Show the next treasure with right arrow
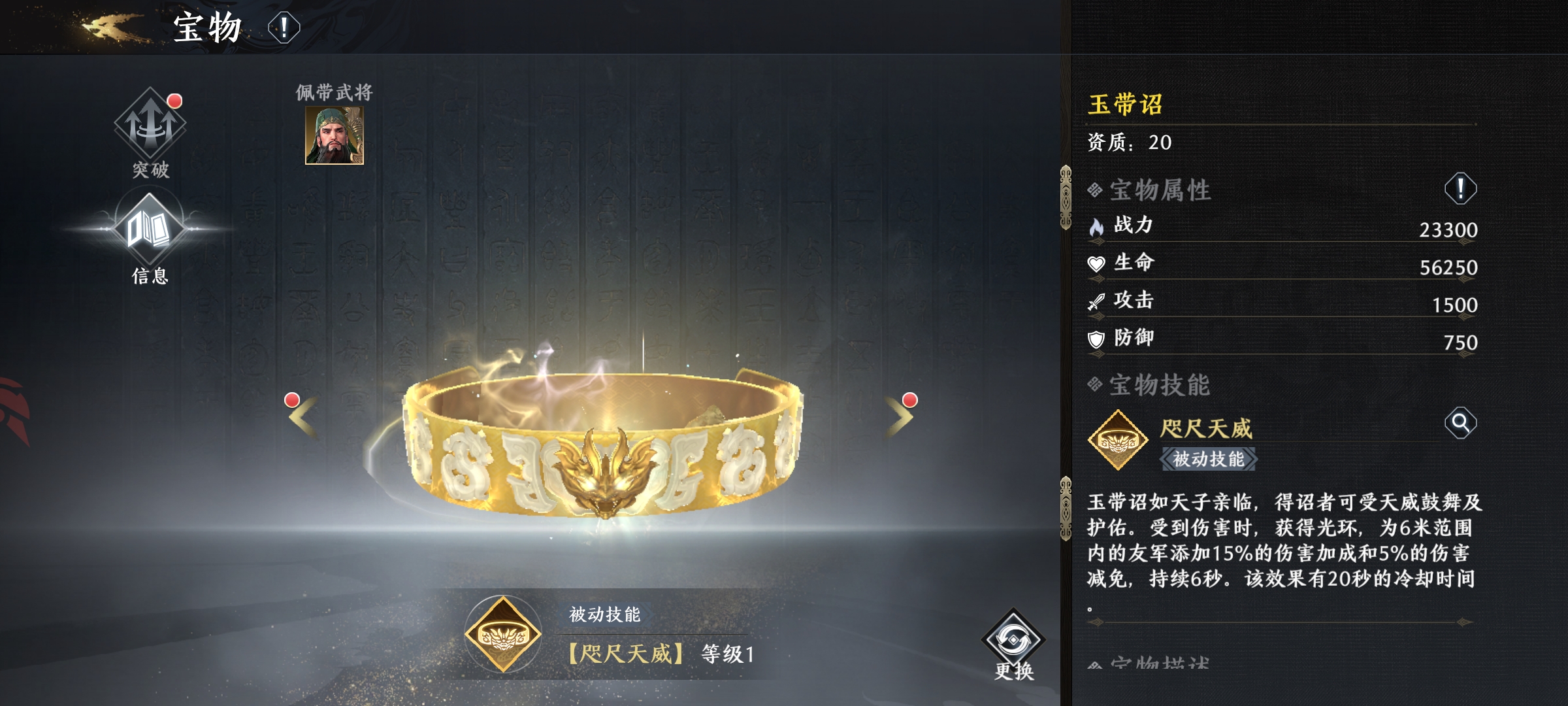 point(899,416)
